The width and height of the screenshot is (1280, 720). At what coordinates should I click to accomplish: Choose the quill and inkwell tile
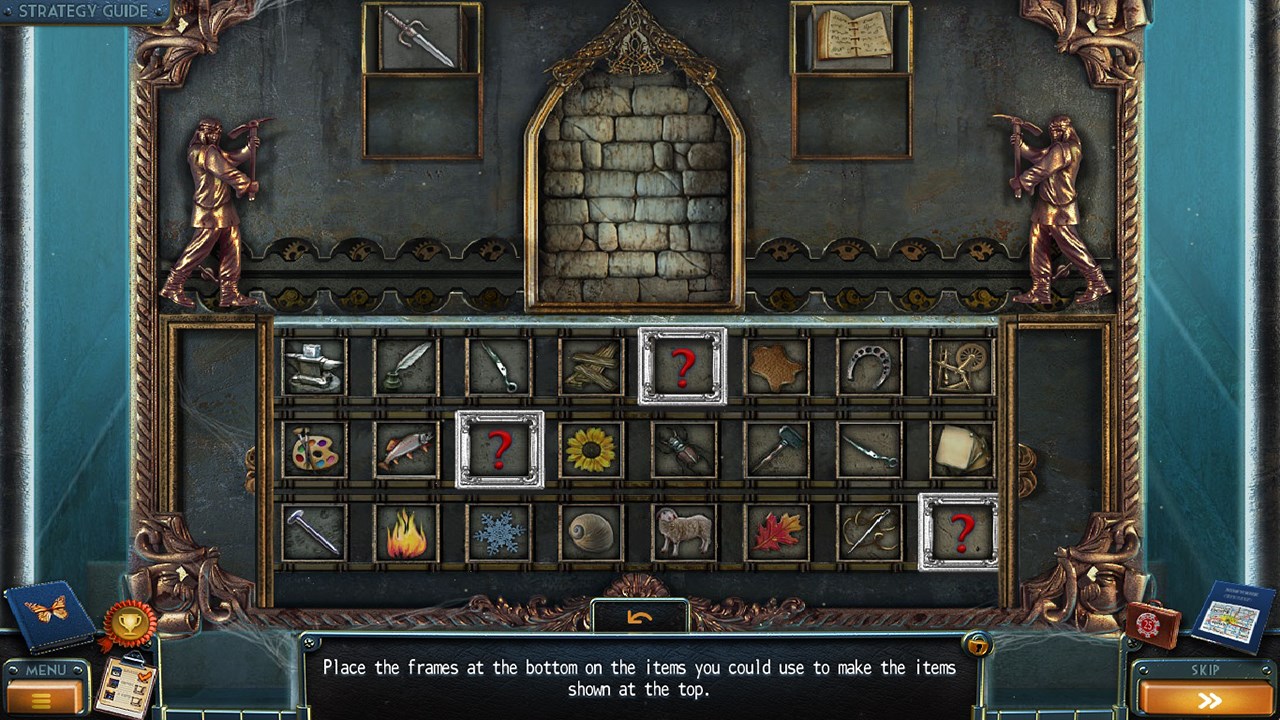(406, 367)
